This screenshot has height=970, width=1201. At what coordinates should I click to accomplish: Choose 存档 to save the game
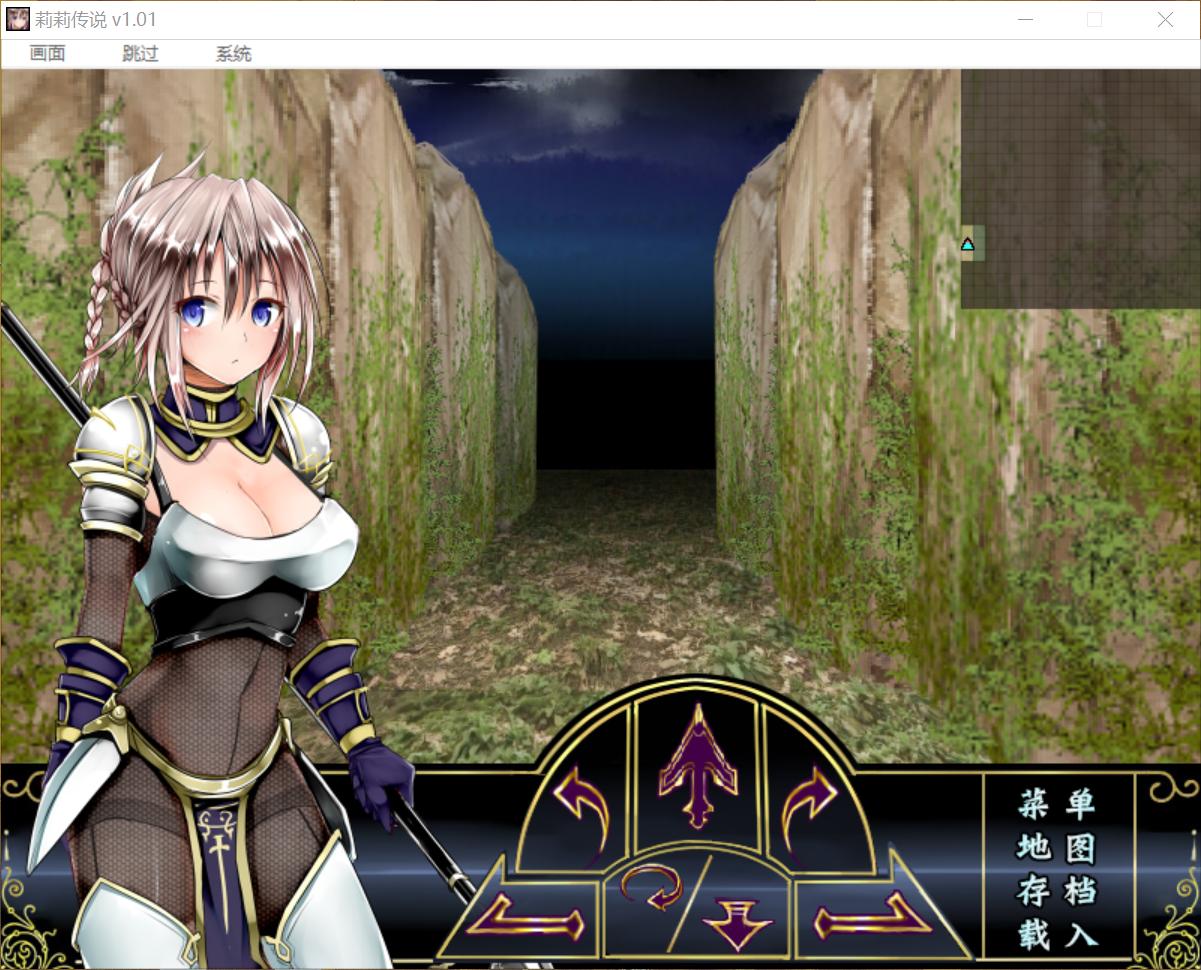(x=1057, y=891)
